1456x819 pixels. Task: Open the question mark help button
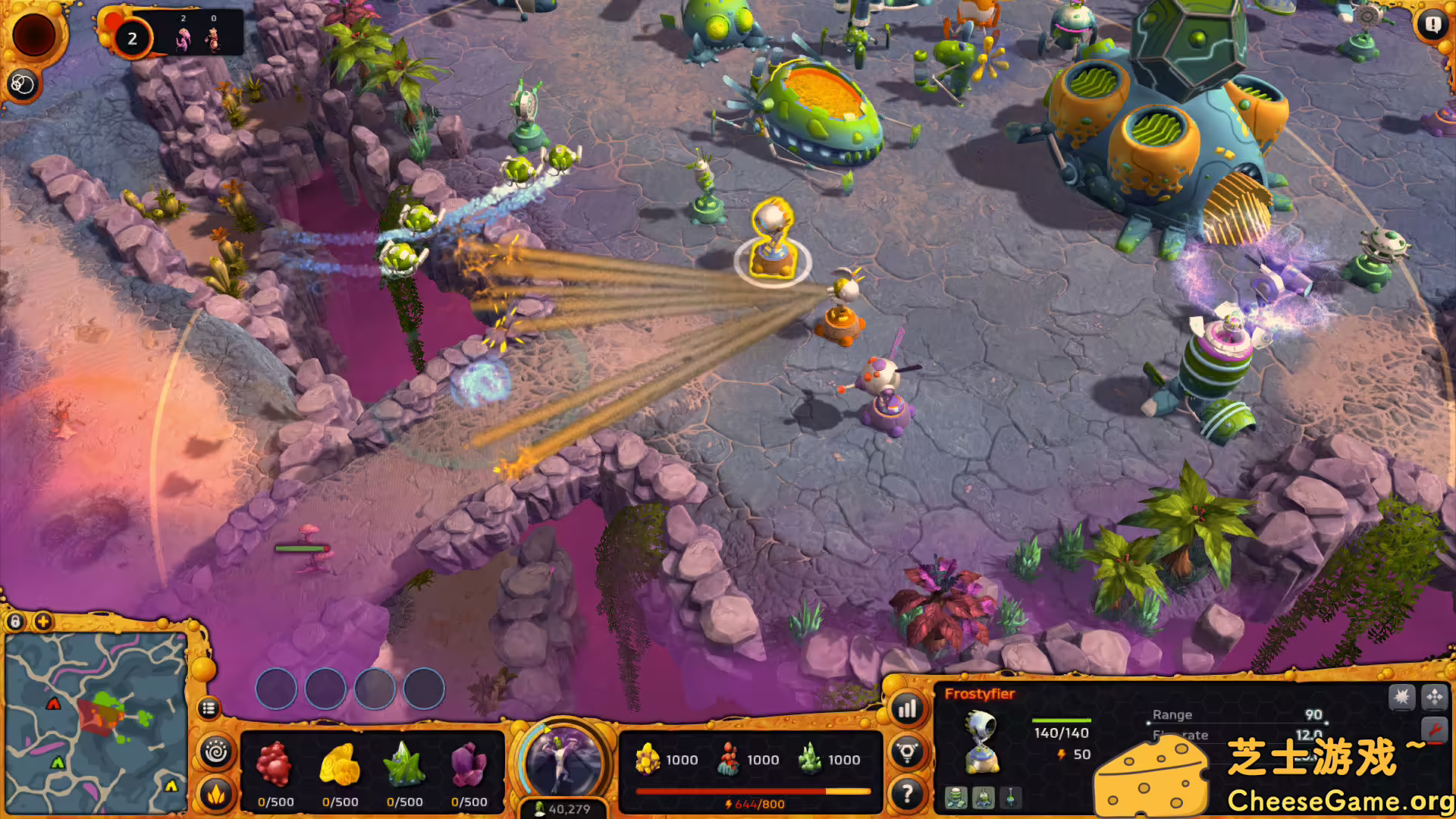coord(907,794)
